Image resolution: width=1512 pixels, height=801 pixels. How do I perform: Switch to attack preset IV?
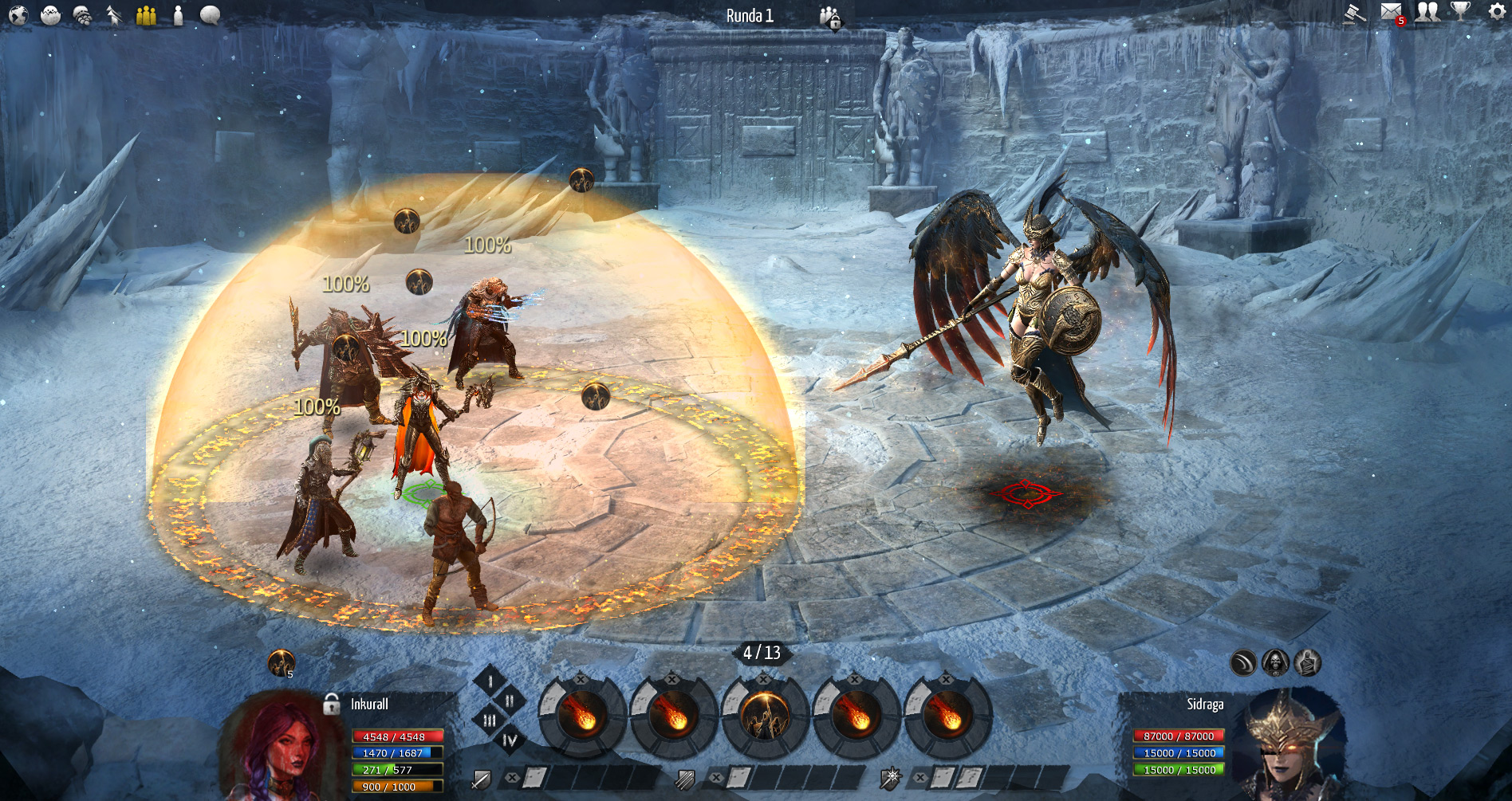[510, 741]
